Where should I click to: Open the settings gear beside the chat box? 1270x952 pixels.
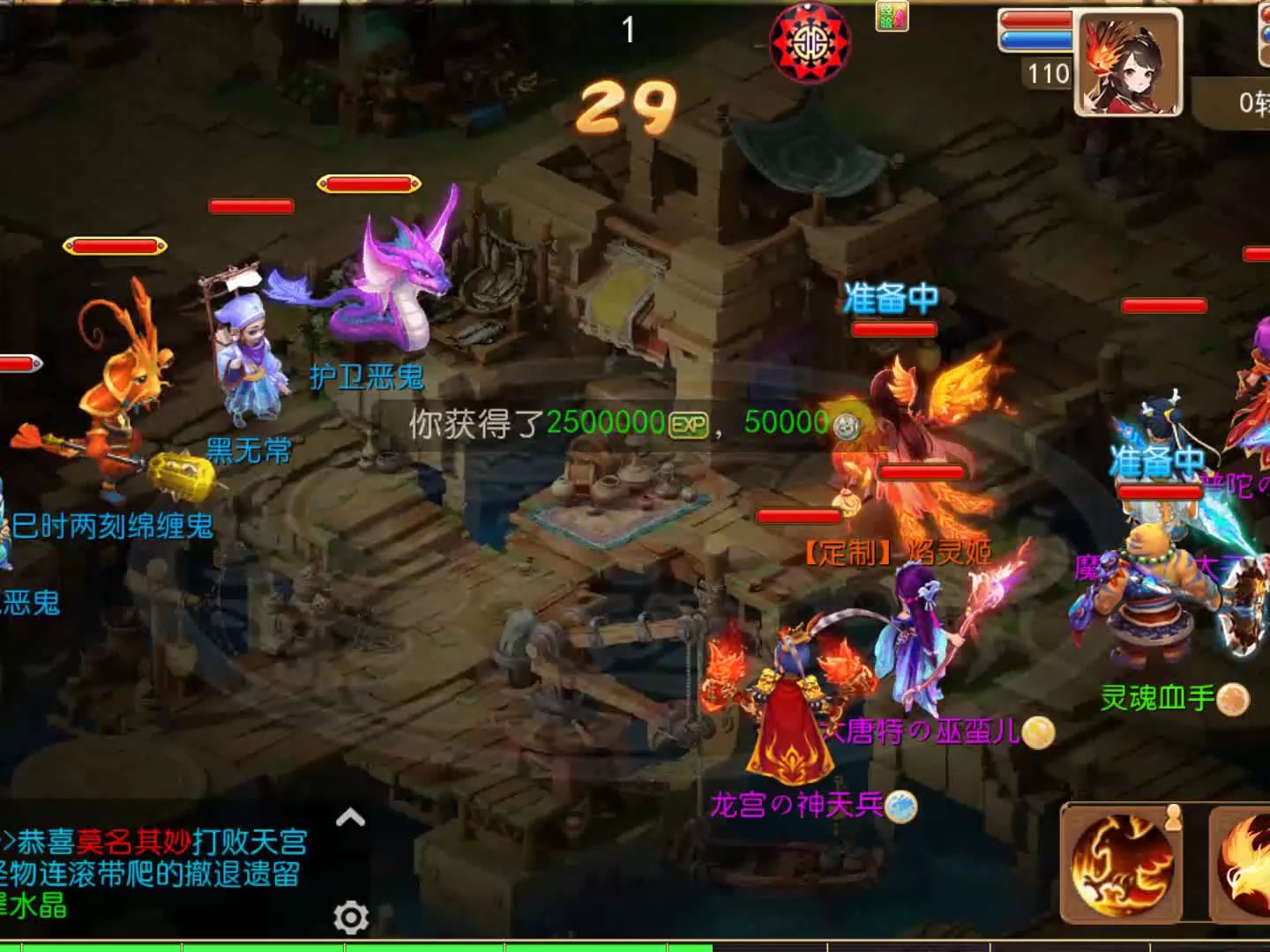point(350,917)
